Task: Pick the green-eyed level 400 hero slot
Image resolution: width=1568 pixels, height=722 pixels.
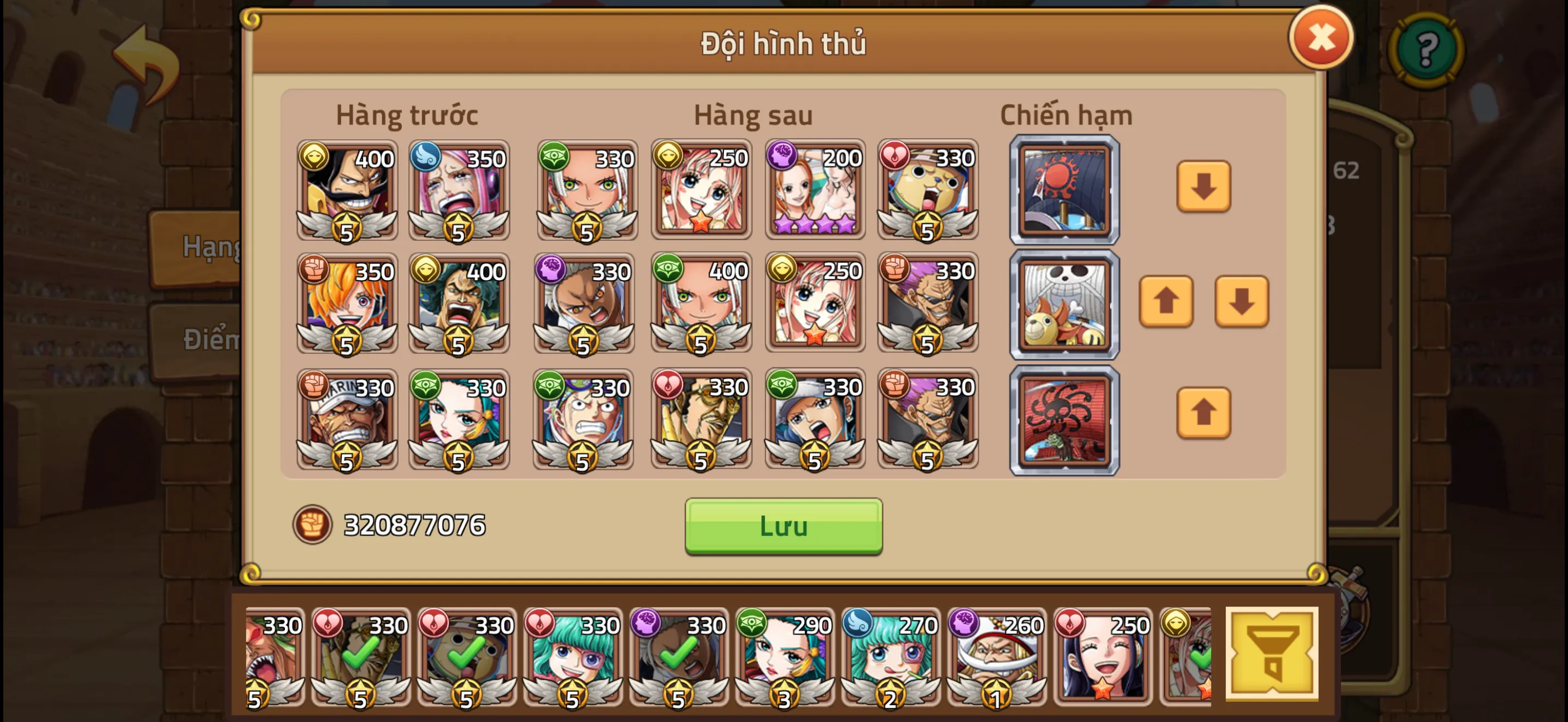Action: click(x=700, y=302)
